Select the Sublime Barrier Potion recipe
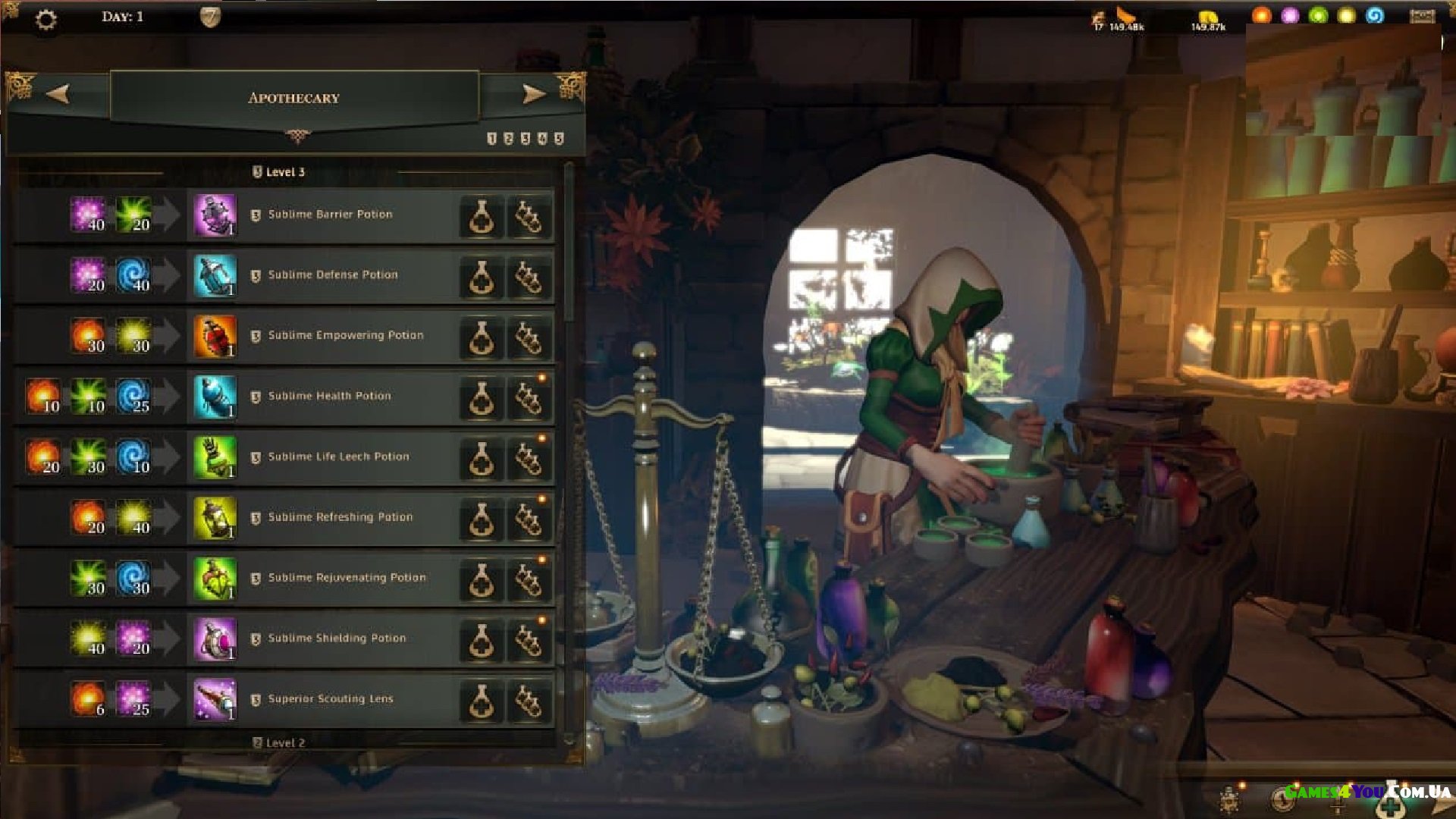This screenshot has height=819, width=1456. tap(331, 215)
